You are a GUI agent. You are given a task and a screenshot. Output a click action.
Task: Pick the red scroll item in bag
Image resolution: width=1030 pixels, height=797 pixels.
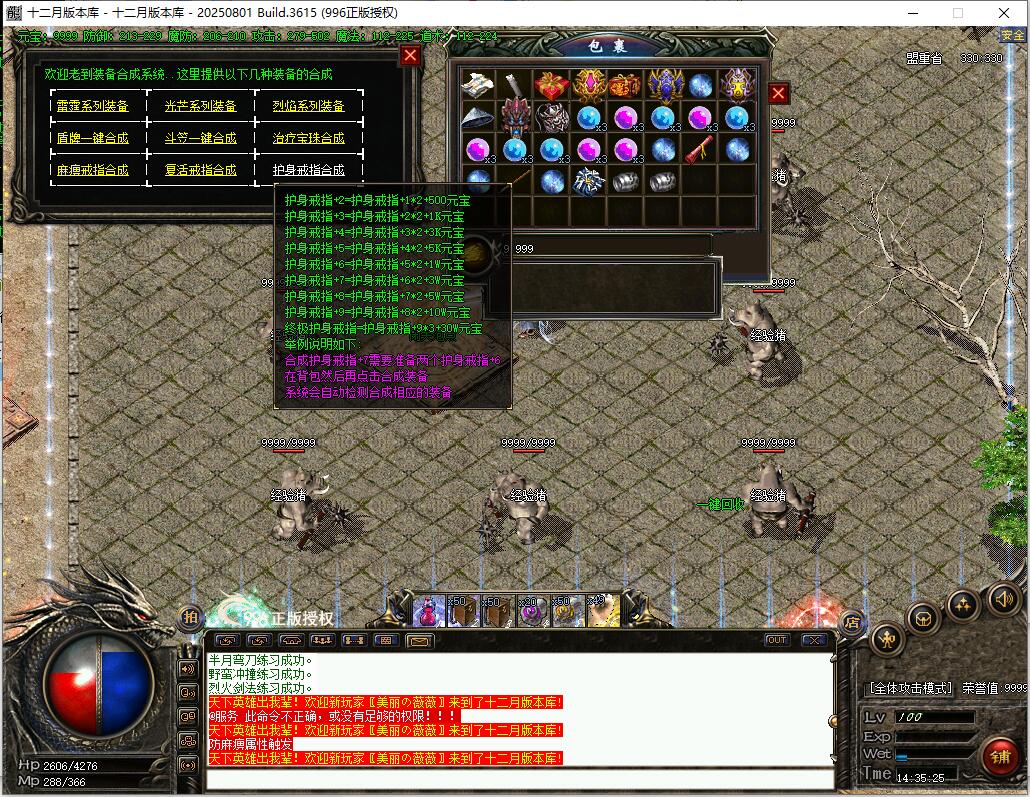[x=699, y=151]
